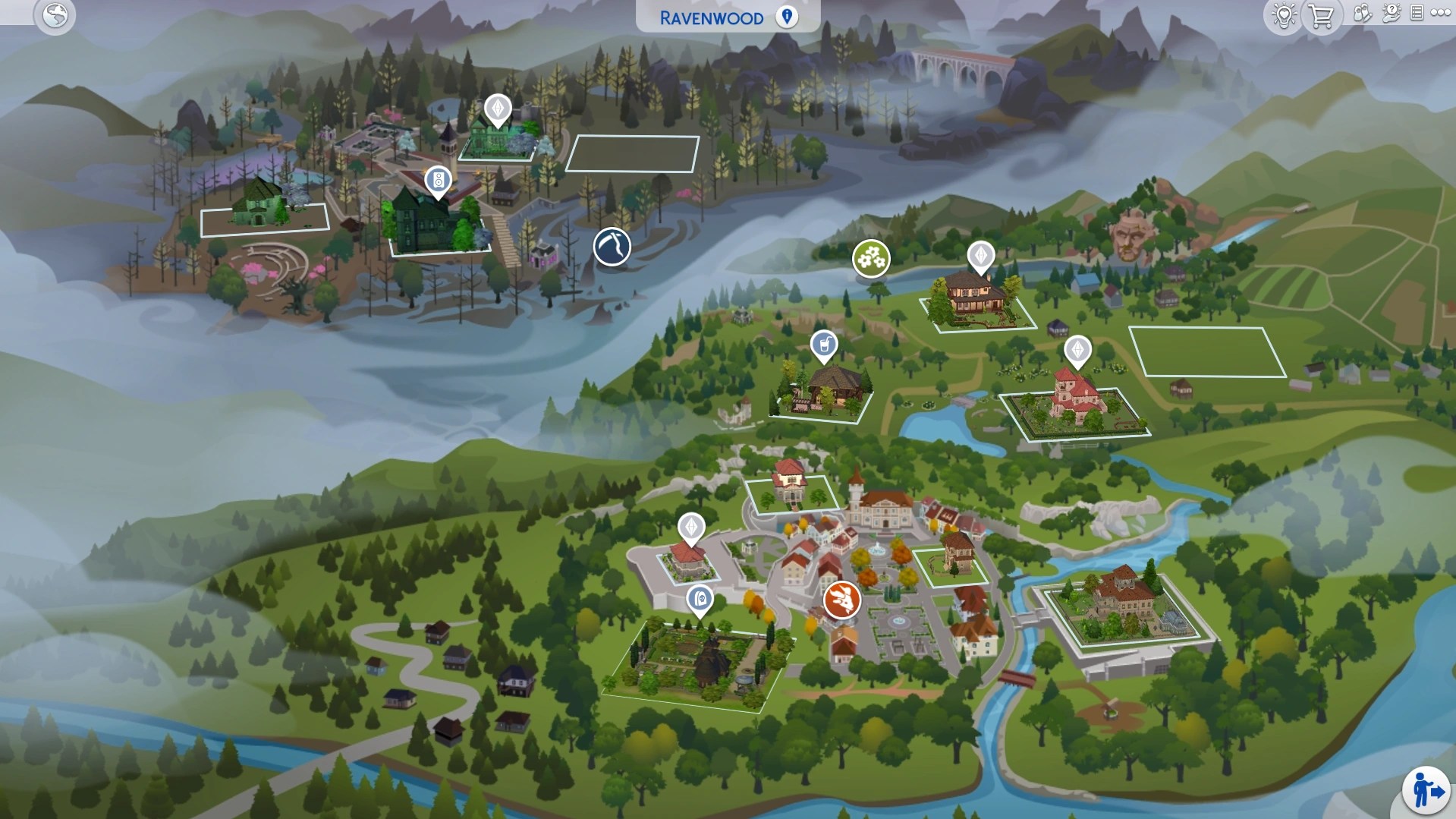
Task: Select the empty lot outline near the bridge
Action: (632, 151)
